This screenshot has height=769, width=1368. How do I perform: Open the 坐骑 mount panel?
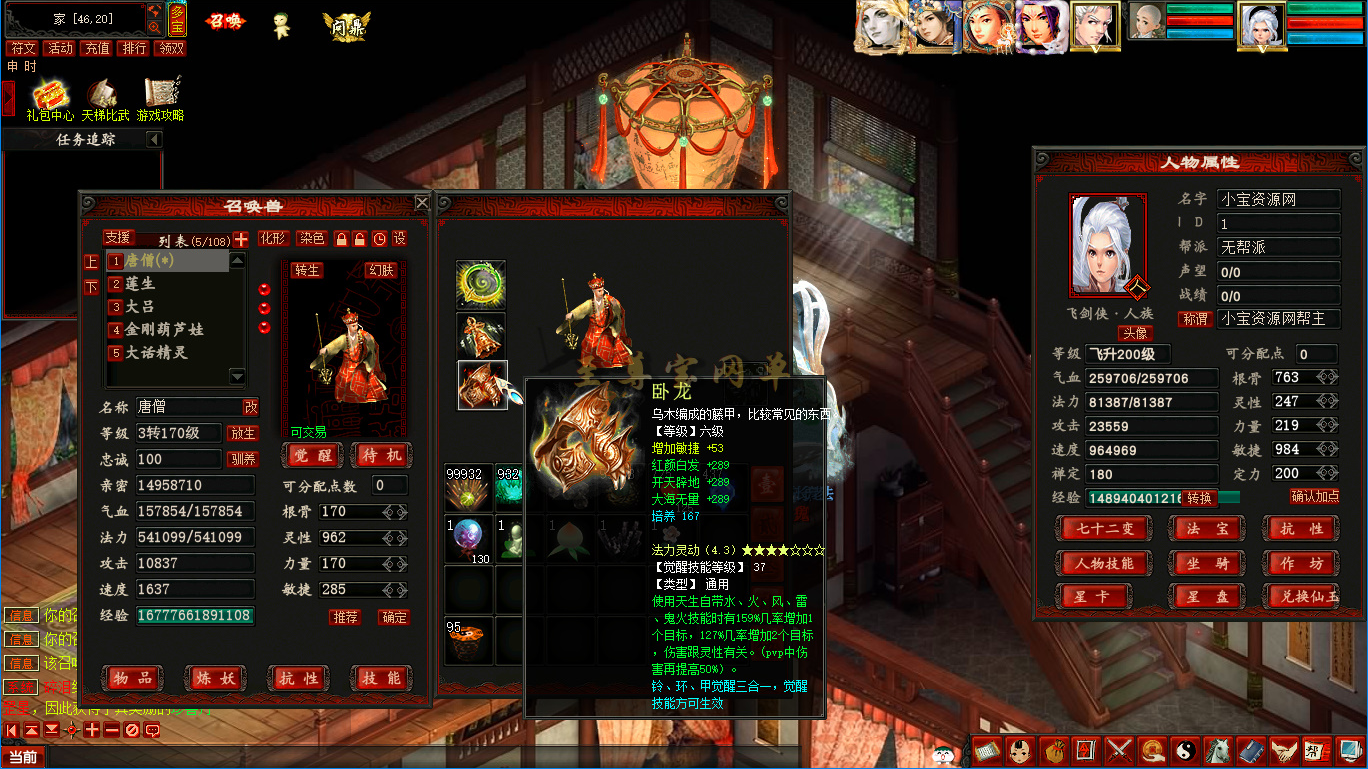(1208, 563)
